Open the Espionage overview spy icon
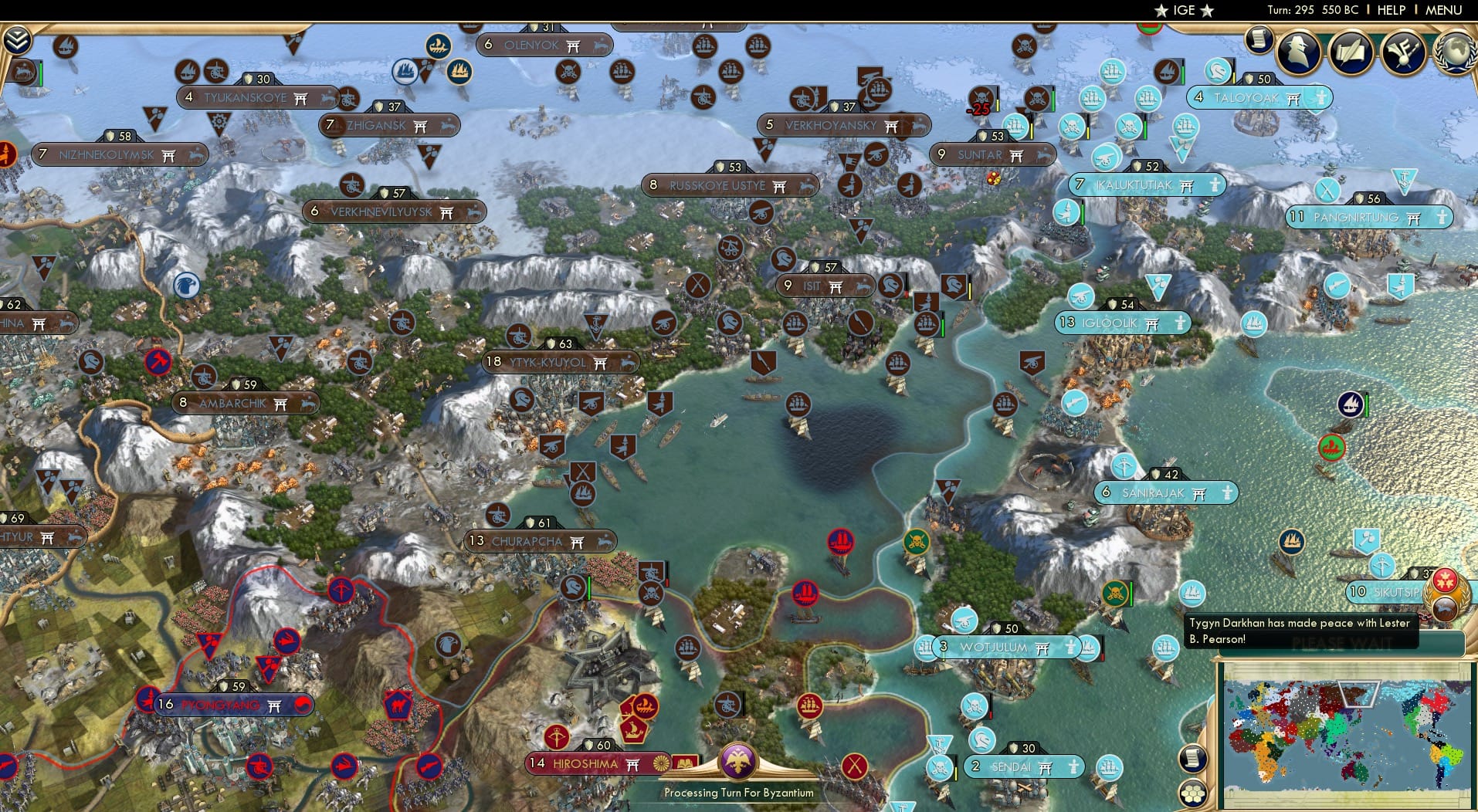 (x=1297, y=52)
